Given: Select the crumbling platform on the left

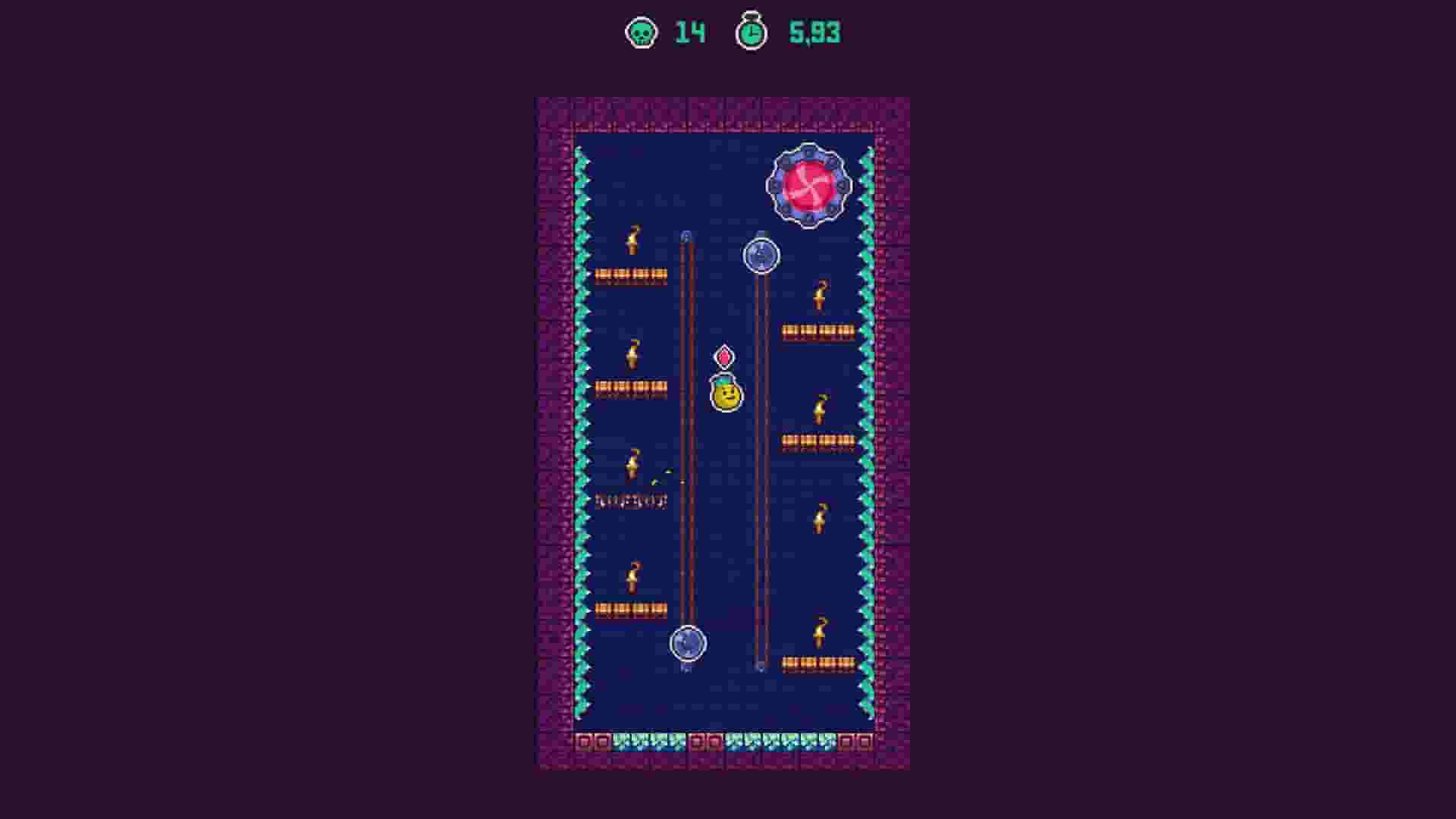Looking at the screenshot, I should 629,500.
